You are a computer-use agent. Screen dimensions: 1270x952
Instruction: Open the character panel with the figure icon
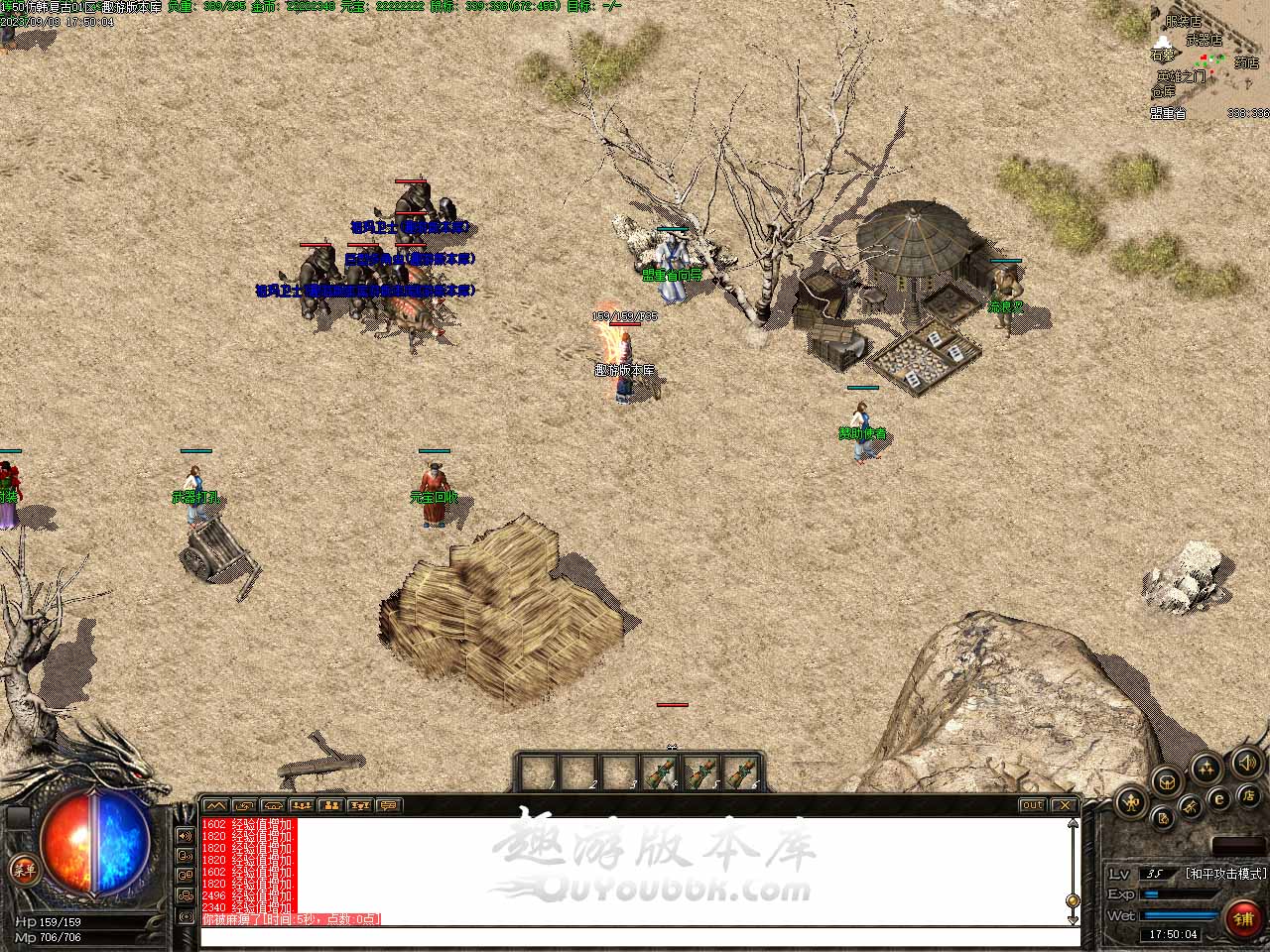1131,801
